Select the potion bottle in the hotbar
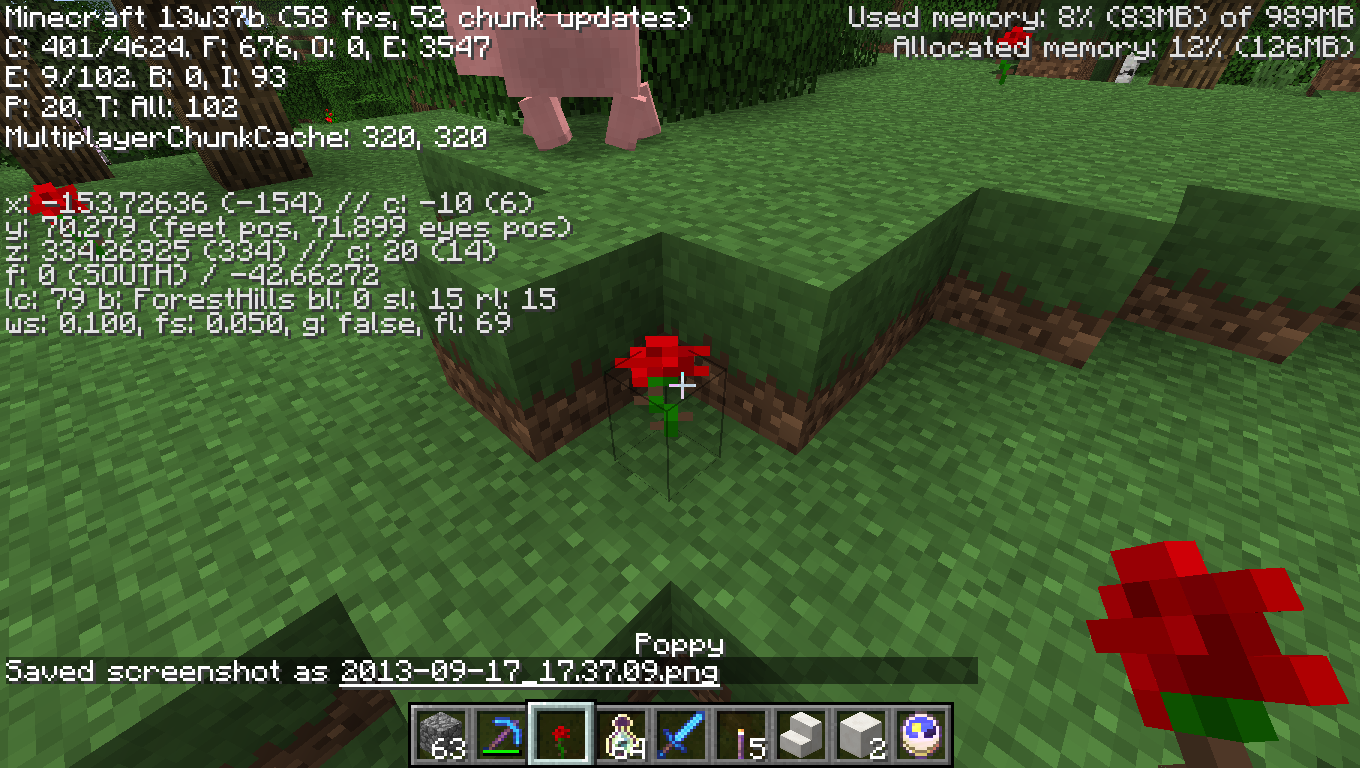Viewport: 1360px width, 768px height. (x=622, y=733)
